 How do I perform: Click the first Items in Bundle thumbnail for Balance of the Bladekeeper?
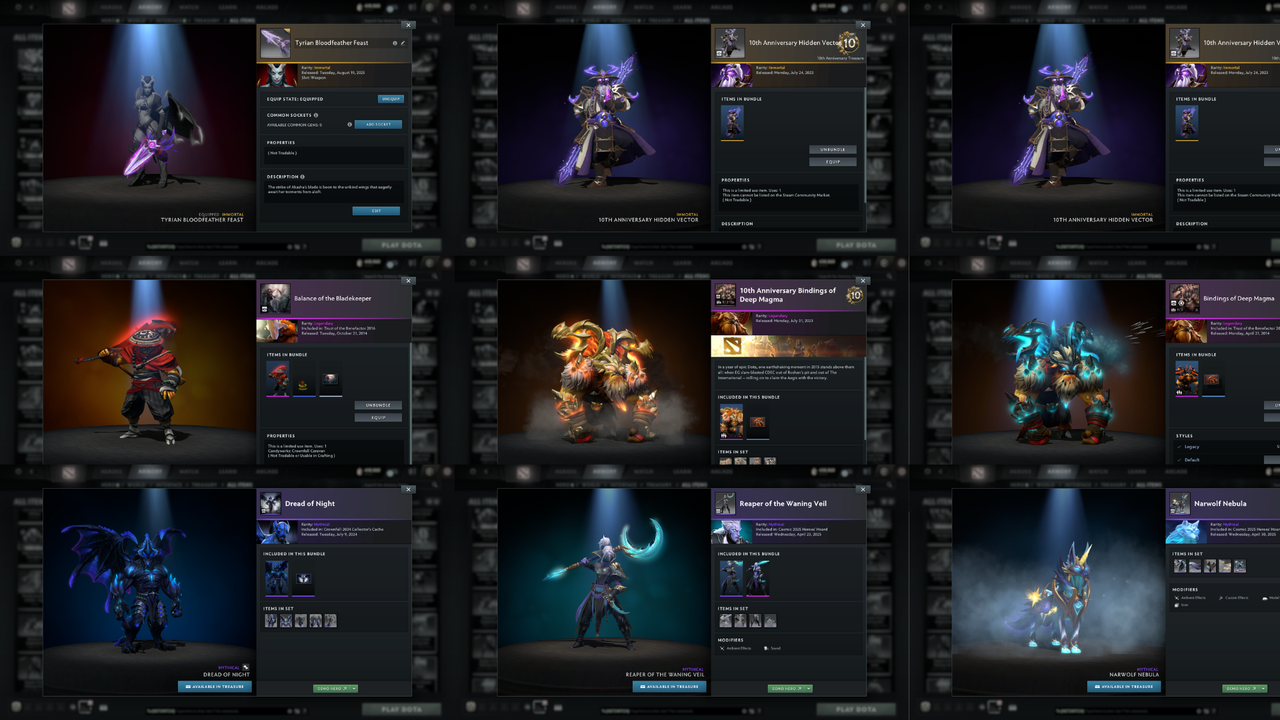[x=278, y=378]
